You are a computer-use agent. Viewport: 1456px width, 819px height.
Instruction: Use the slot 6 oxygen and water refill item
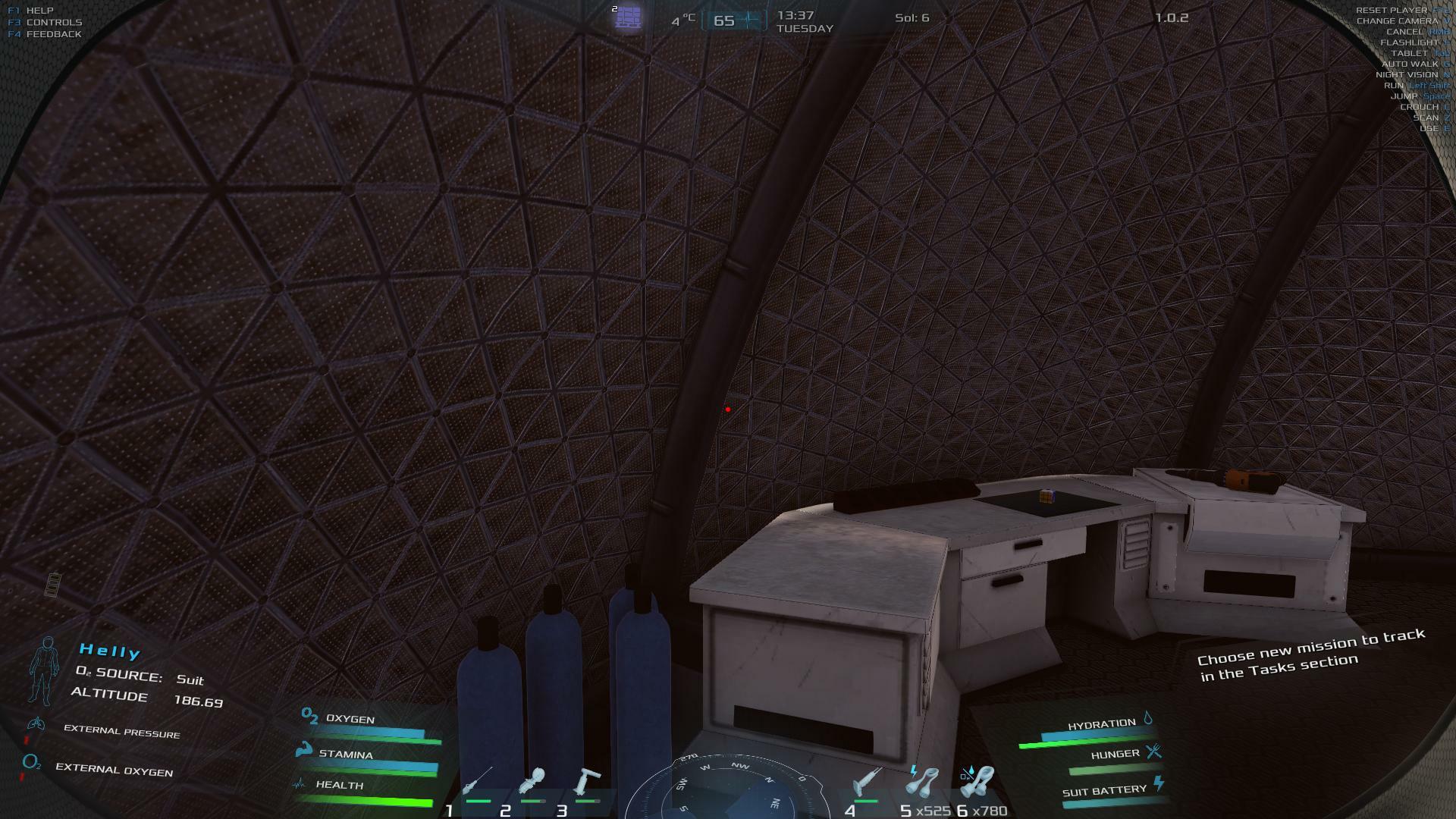[978, 781]
